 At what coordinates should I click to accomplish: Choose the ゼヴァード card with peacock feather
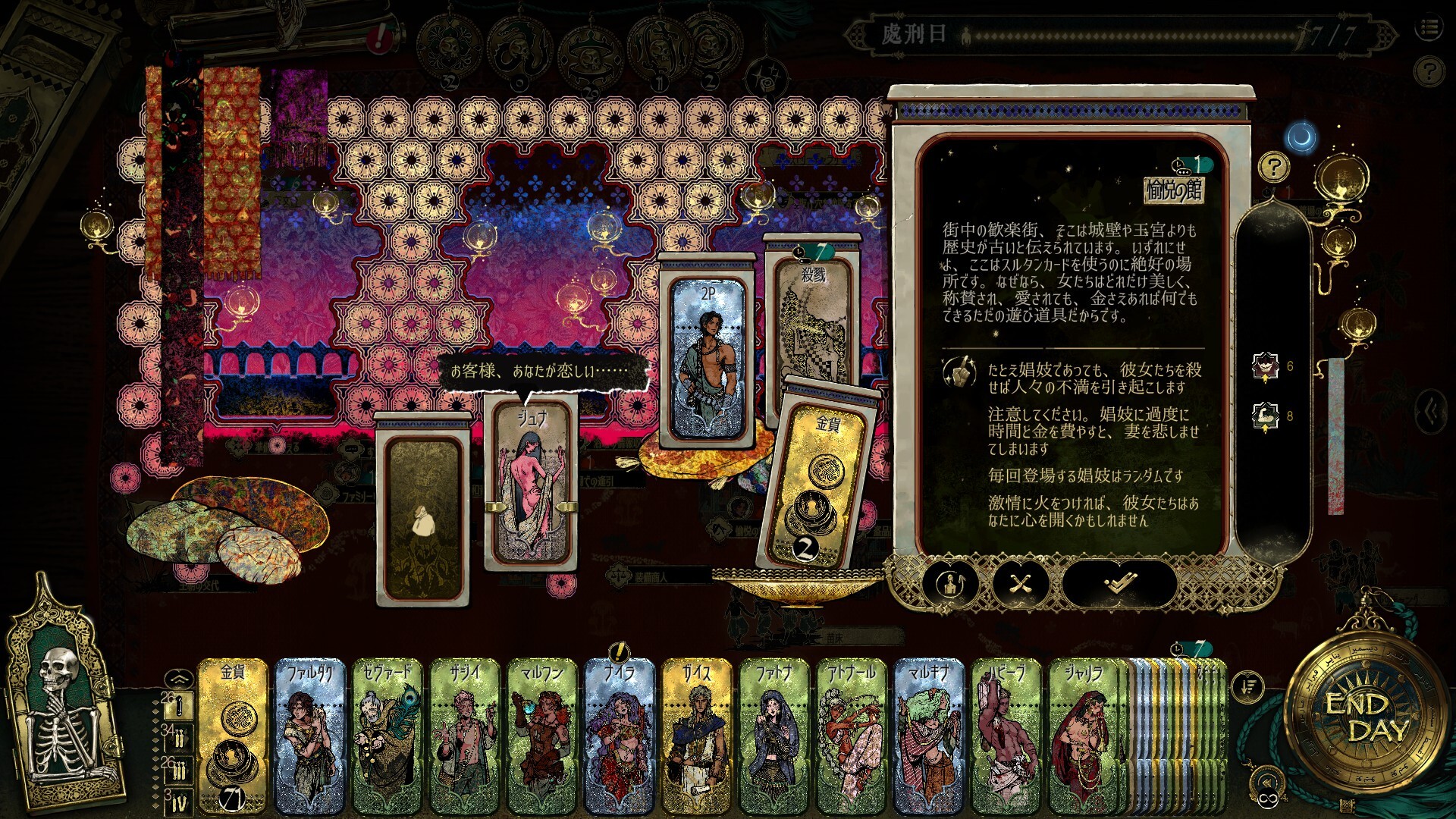(x=388, y=736)
